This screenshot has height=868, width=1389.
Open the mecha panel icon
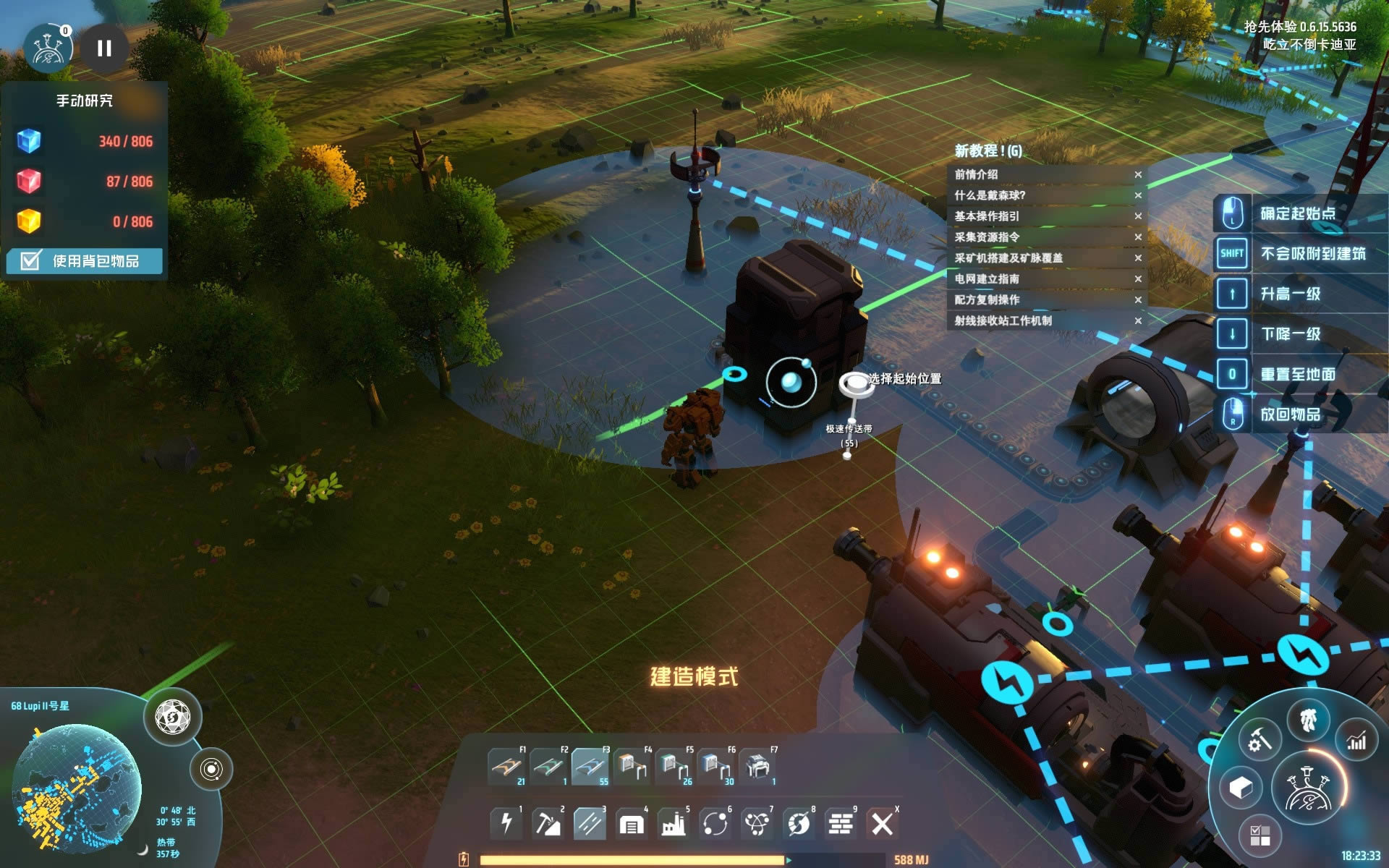pos(1308,720)
